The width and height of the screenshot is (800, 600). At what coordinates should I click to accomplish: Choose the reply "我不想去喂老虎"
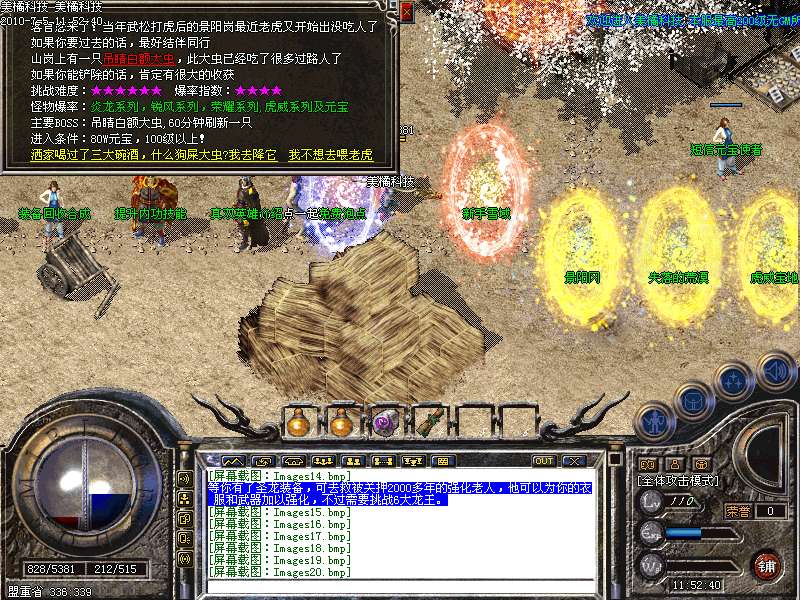pos(330,156)
